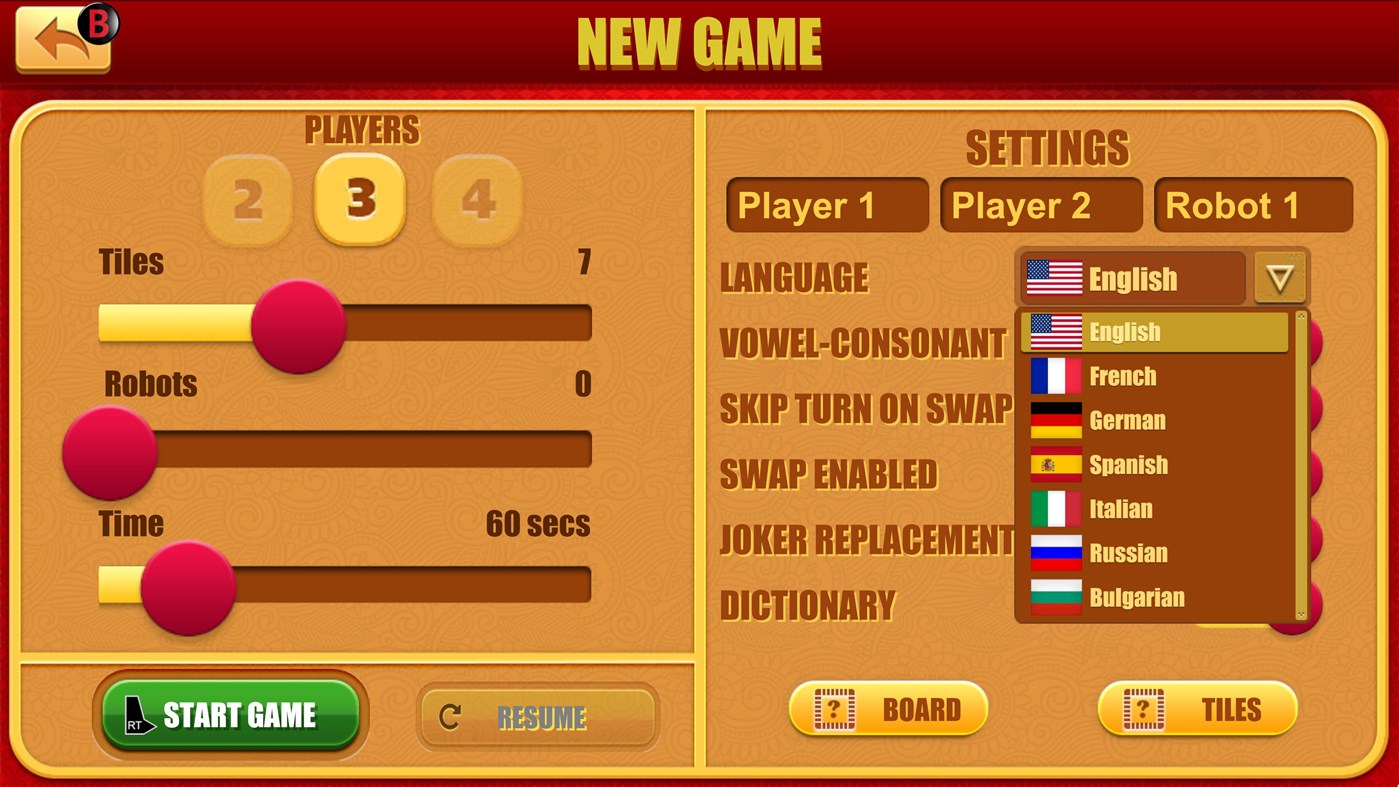Select Spanish from the language list
Viewport: 1399px width, 787px height.
coord(1128,465)
